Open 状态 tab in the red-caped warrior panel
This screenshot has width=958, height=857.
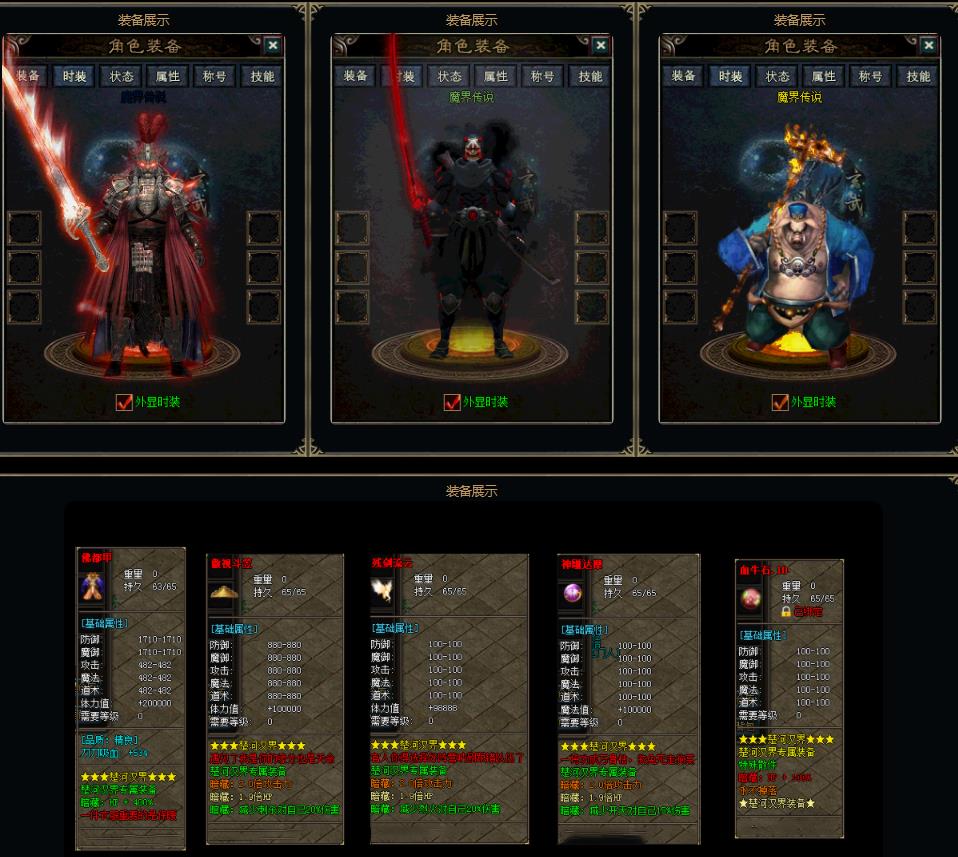click(122, 76)
